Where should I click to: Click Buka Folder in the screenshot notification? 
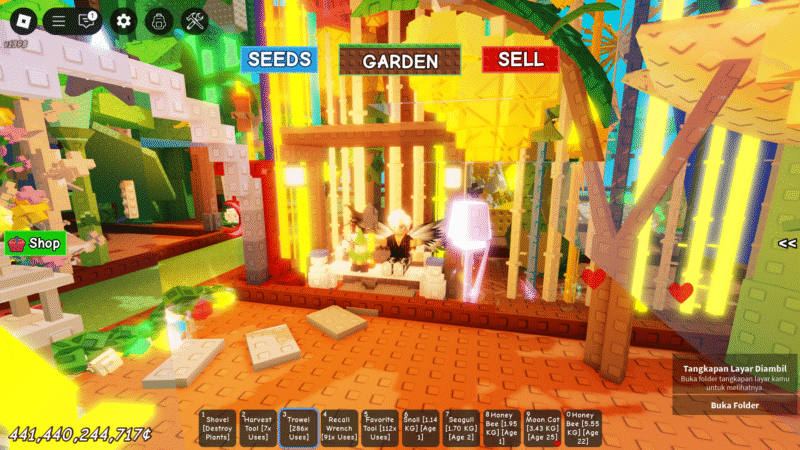pyautogui.click(x=735, y=405)
